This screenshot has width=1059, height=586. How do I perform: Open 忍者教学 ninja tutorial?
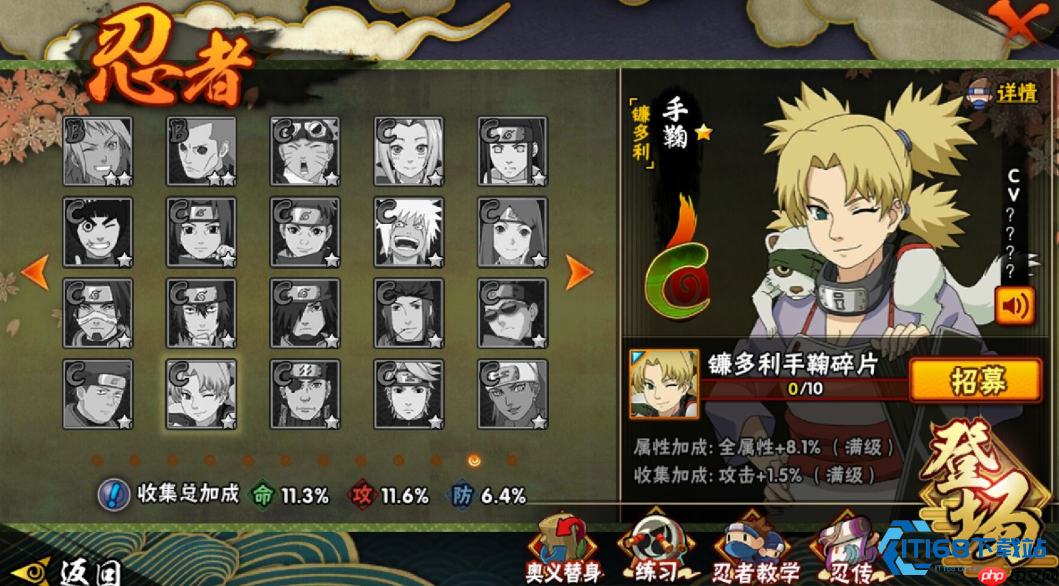757,548
